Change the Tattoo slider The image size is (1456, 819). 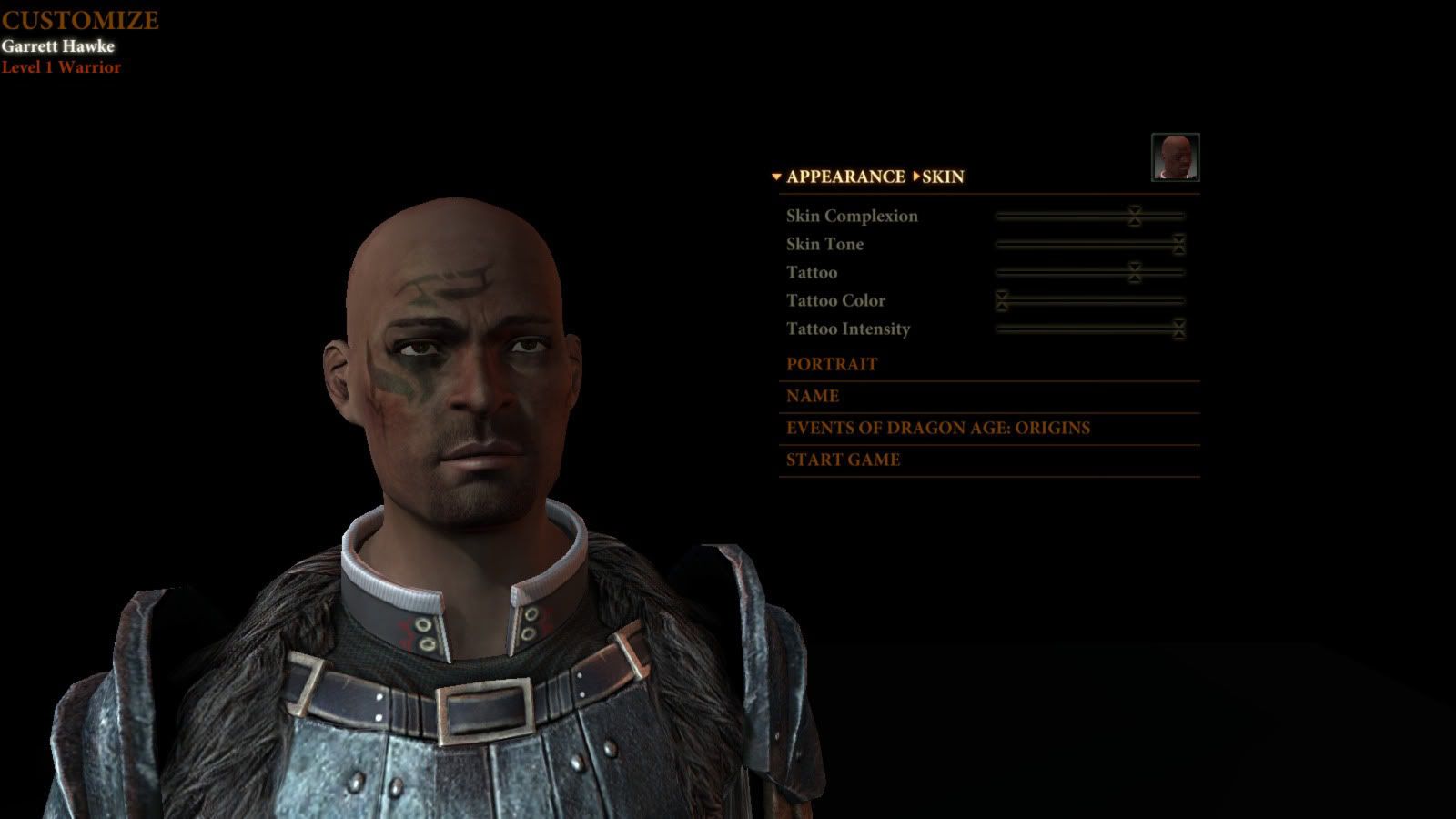[1134, 272]
